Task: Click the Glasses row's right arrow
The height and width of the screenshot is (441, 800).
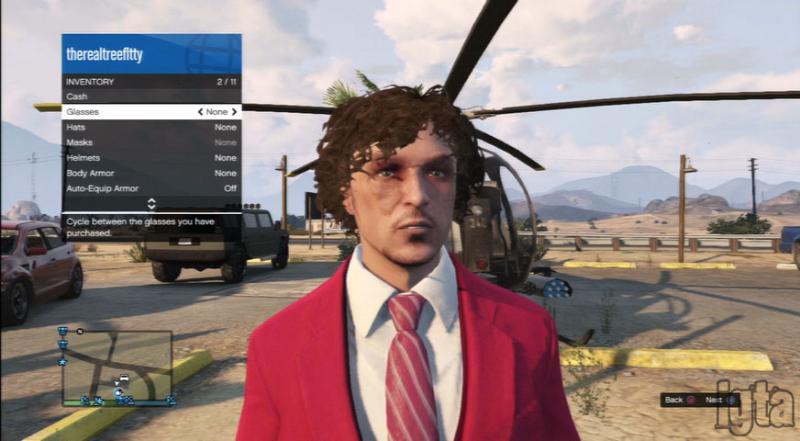Action: pos(235,112)
